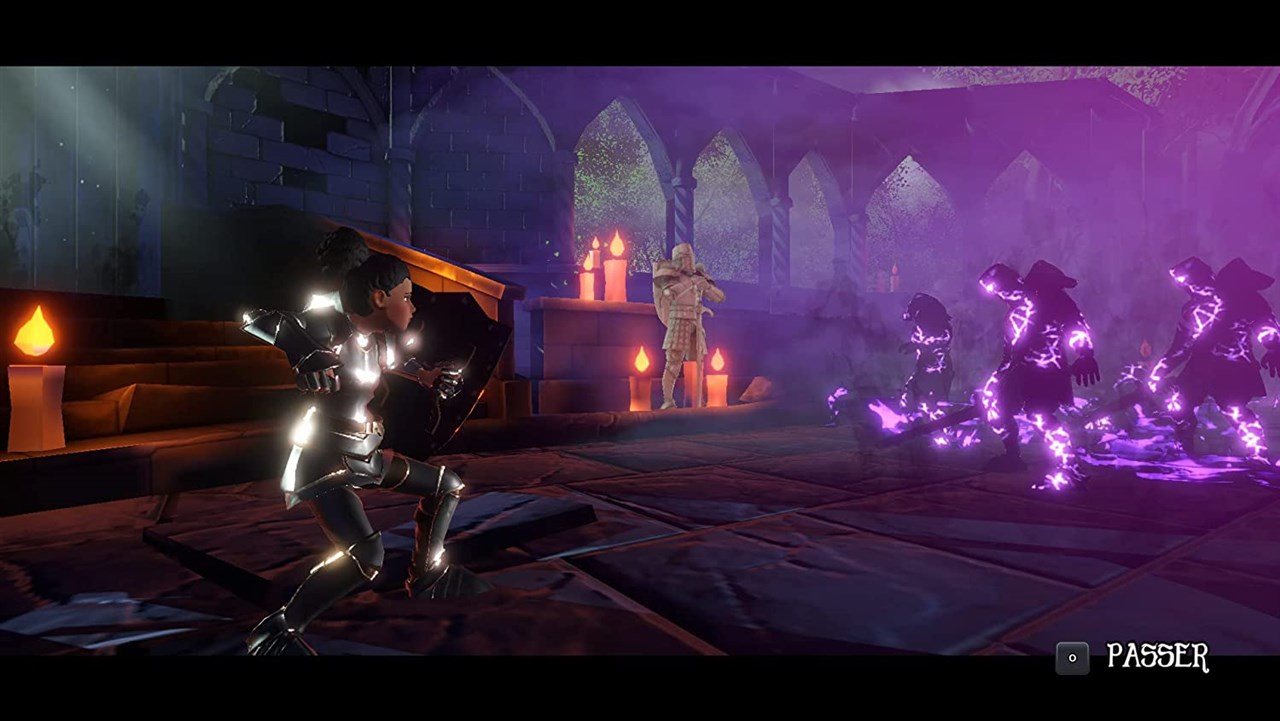Click the PASSER skip prompt
Viewport: 1280px width, 721px height.
[1160, 657]
